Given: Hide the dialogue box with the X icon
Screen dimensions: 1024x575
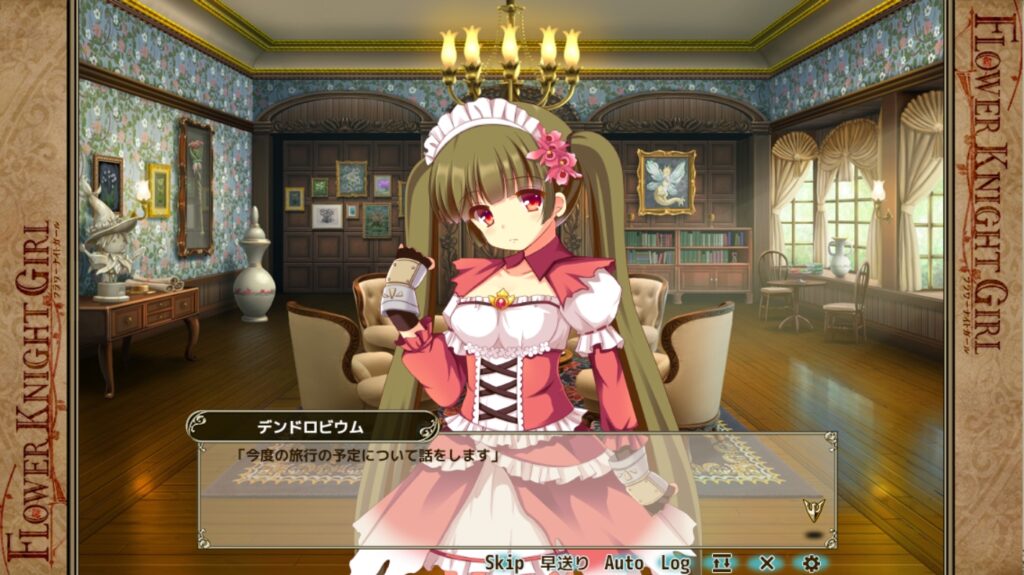Looking at the screenshot, I should (x=767, y=563).
